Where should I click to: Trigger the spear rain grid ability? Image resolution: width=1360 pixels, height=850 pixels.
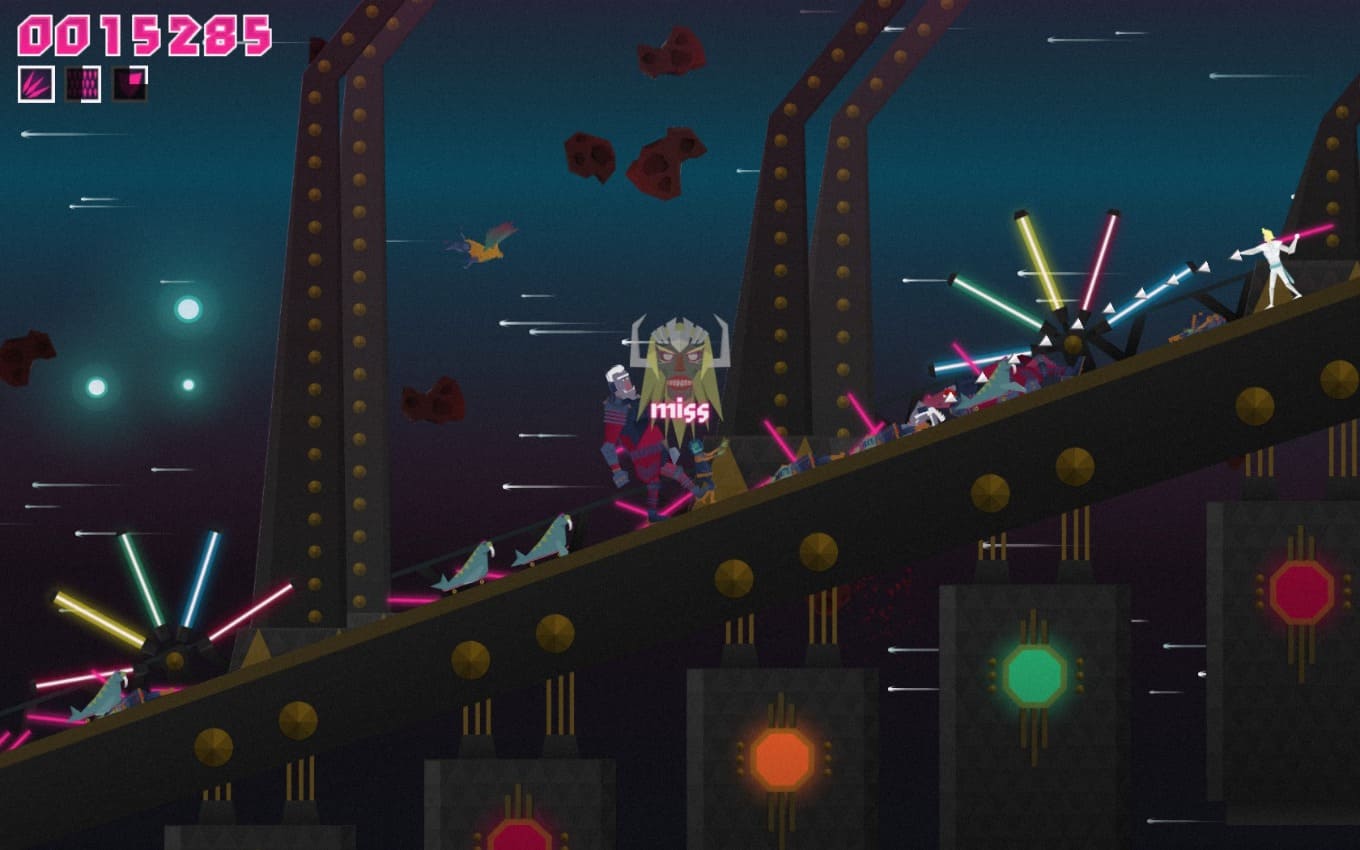[83, 84]
